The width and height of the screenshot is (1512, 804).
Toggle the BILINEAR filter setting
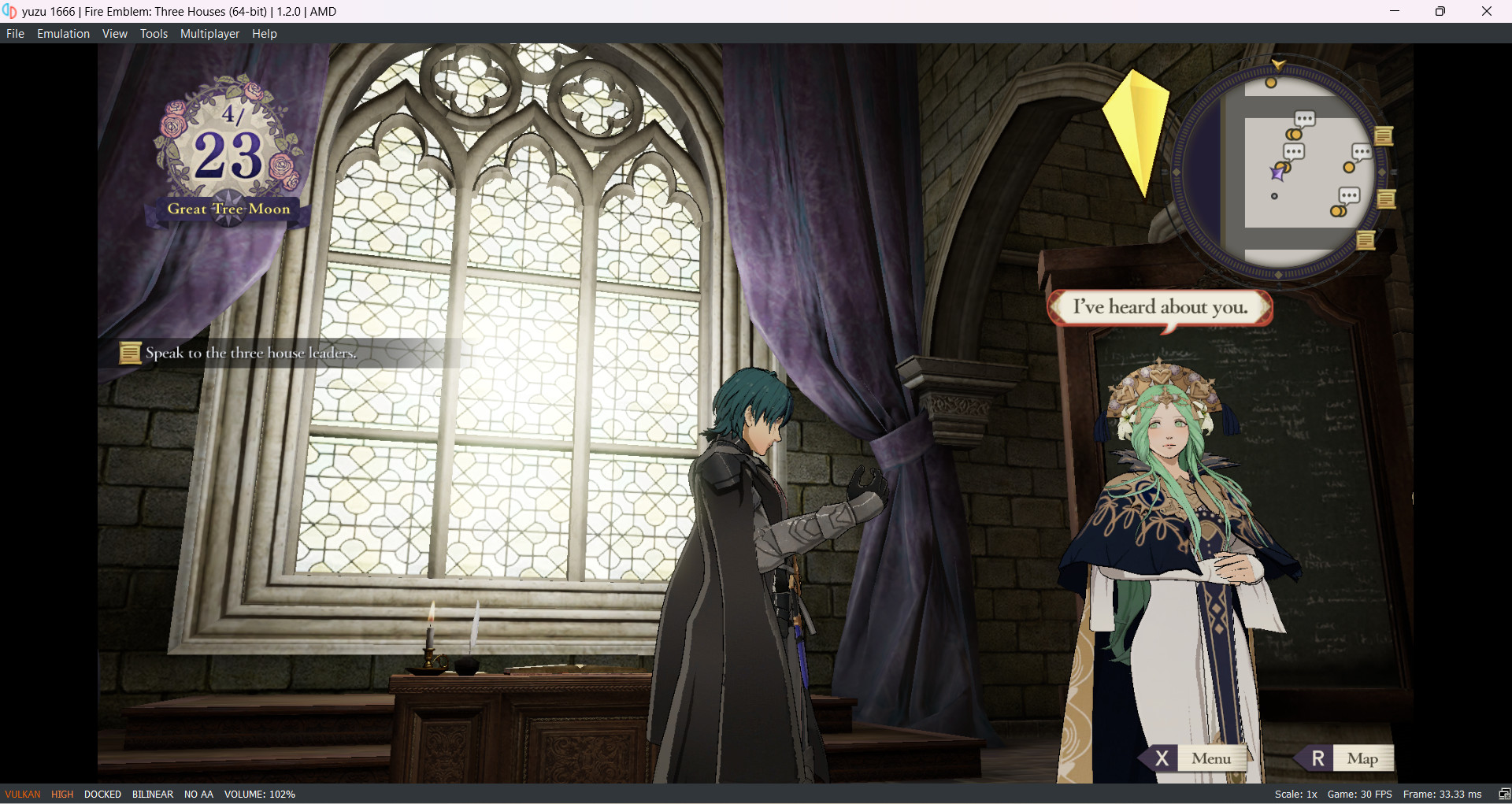coord(152,794)
